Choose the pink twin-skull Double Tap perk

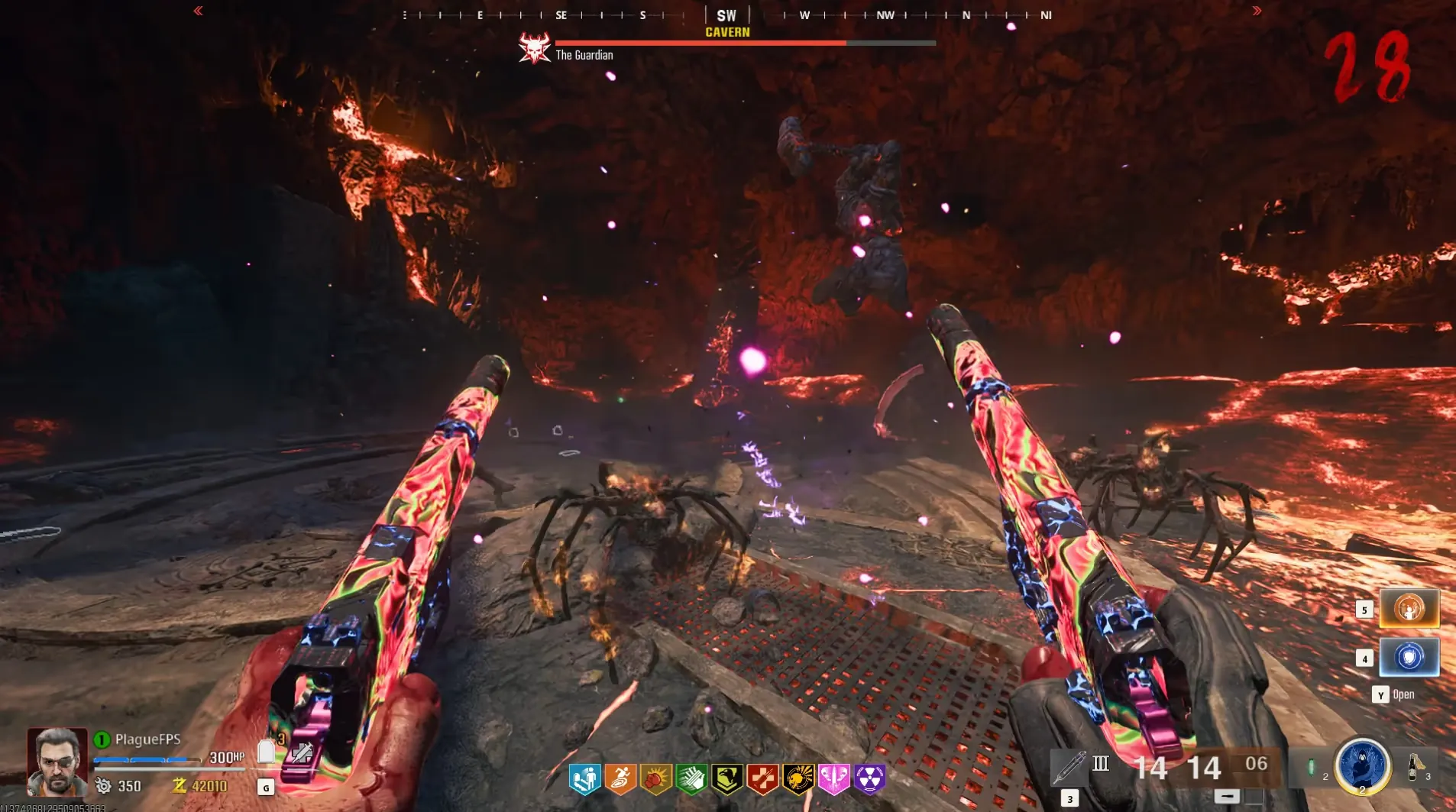click(x=833, y=779)
